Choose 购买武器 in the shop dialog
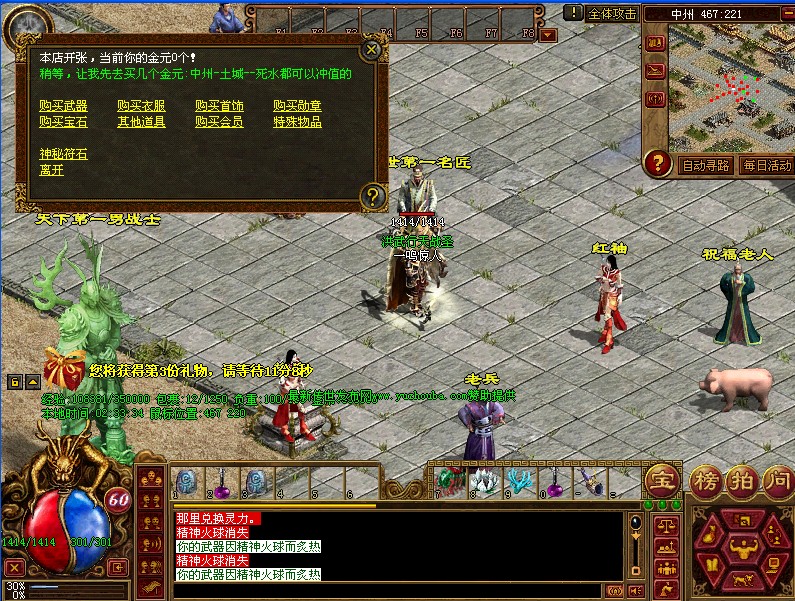795x601 pixels. [x=63, y=105]
